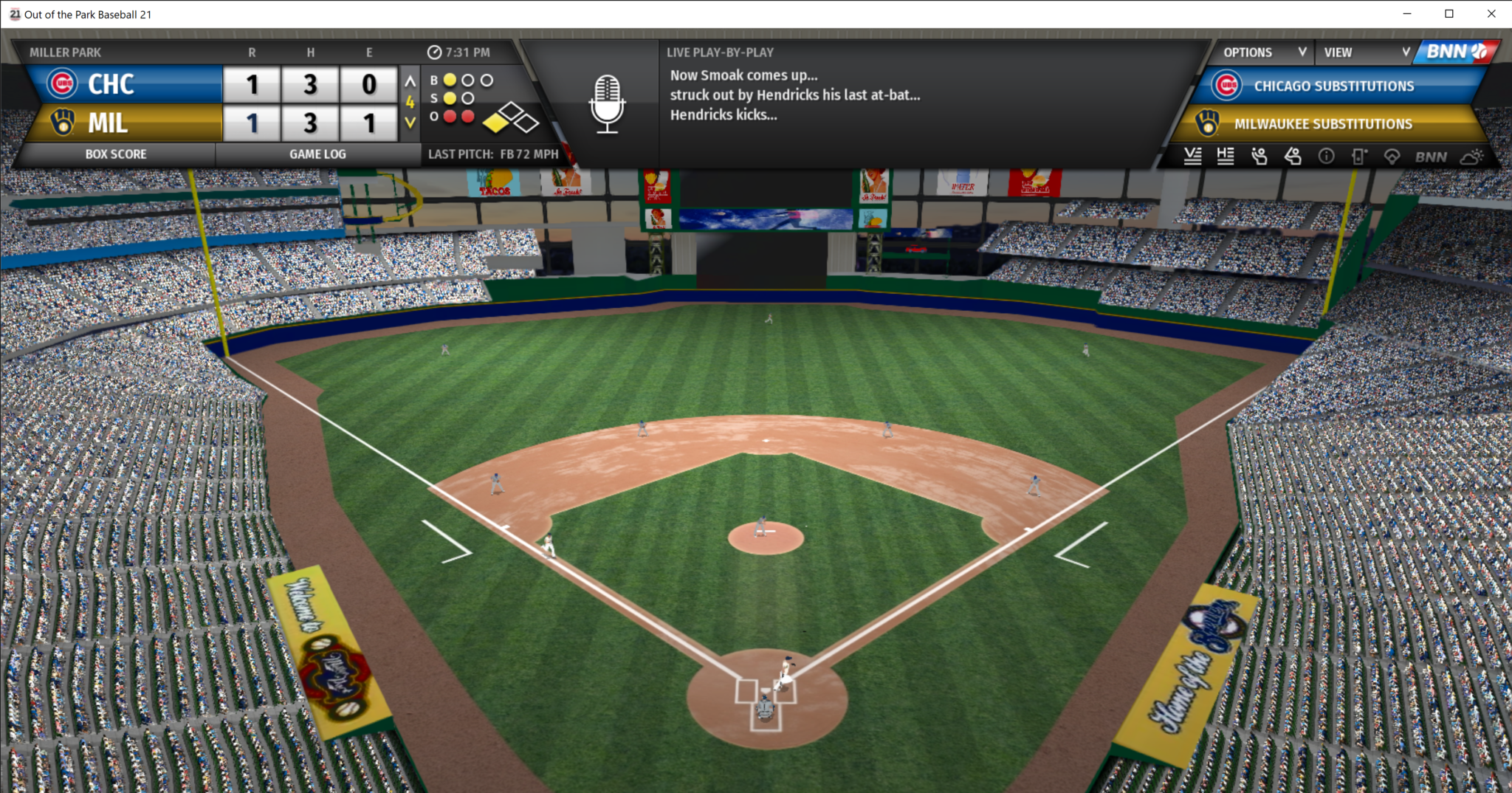Click the scoreboard panel icon
The height and width of the screenshot is (793, 1512).
tap(1358, 156)
